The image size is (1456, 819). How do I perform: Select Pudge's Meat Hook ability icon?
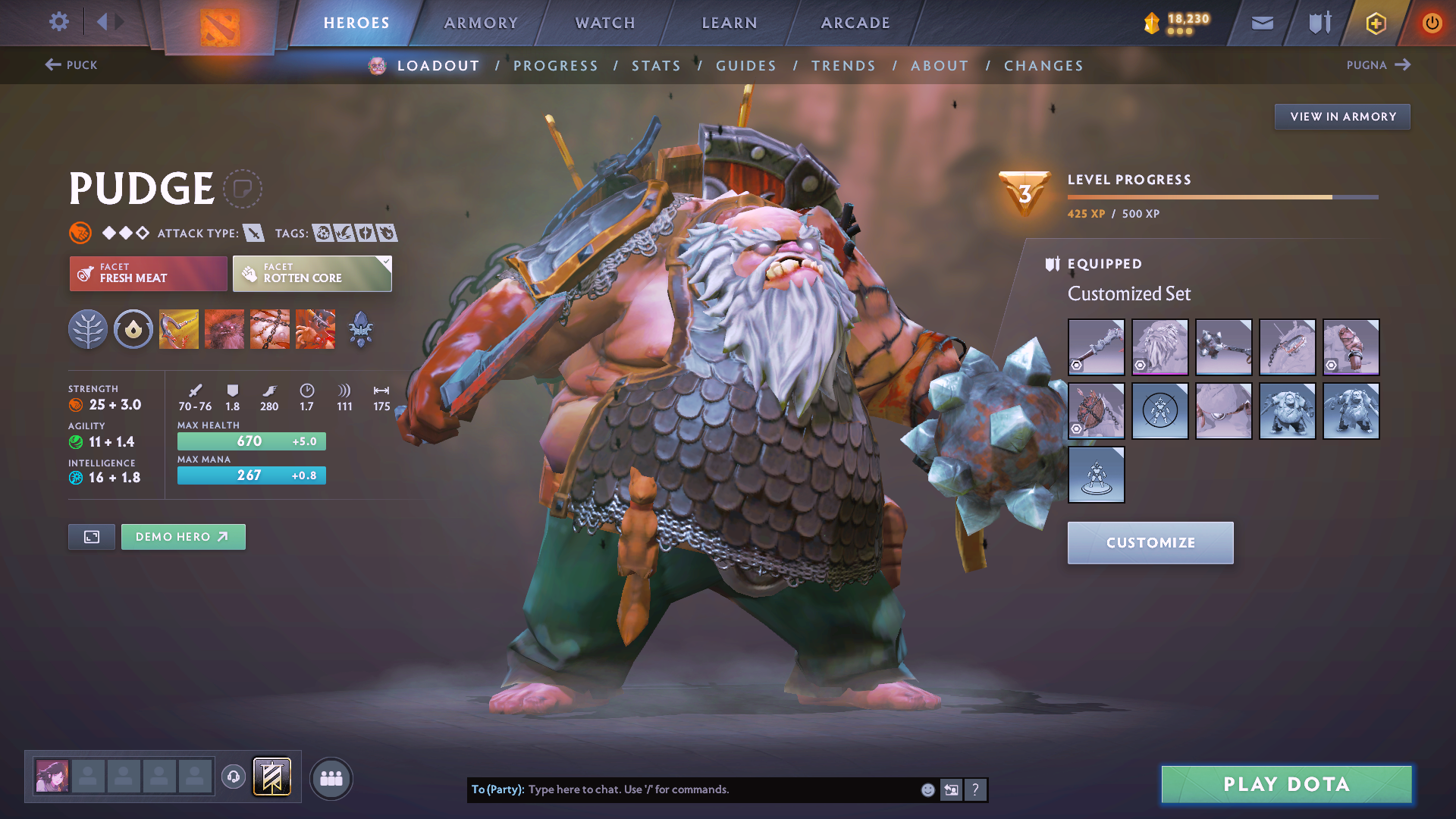[x=179, y=328]
